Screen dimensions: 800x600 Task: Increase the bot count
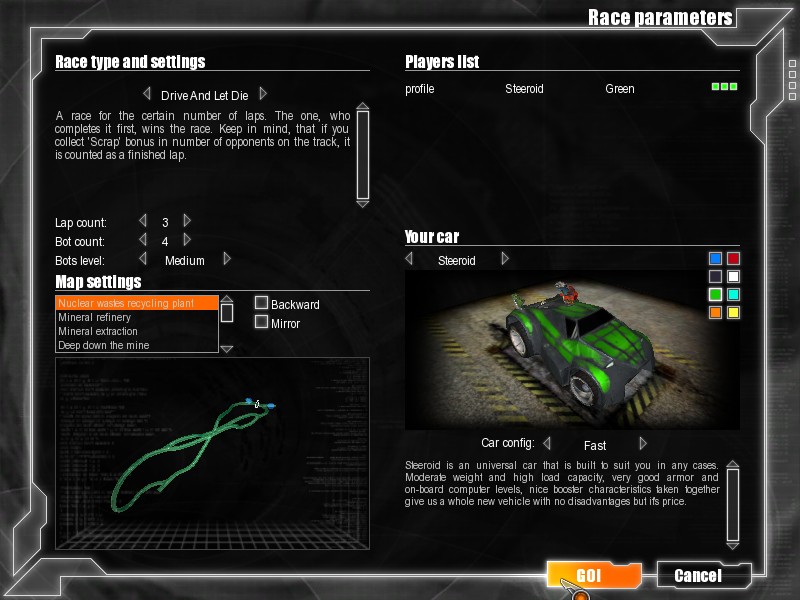click(187, 240)
